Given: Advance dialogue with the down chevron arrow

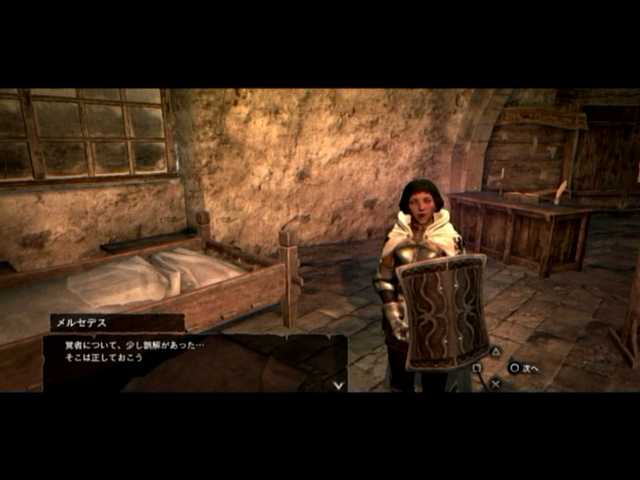Looking at the screenshot, I should point(338,384).
